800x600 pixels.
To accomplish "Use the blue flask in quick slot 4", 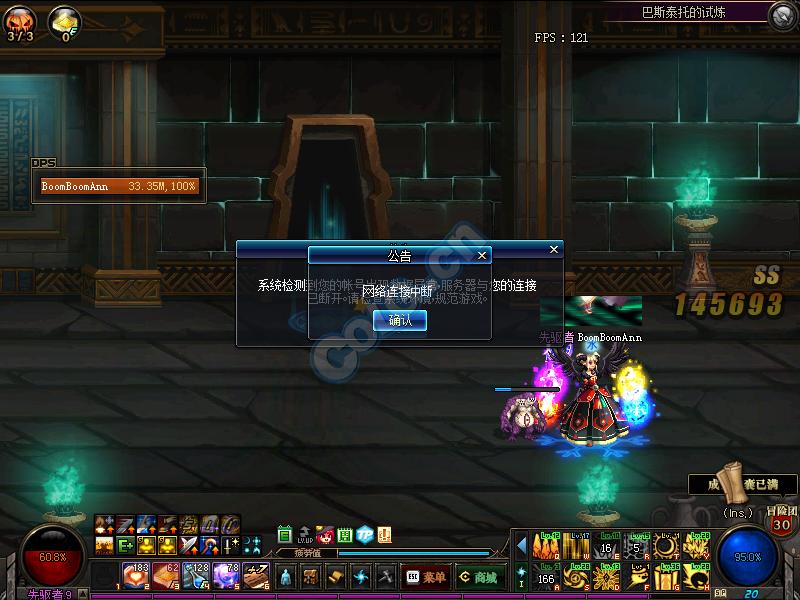I will click(196, 576).
